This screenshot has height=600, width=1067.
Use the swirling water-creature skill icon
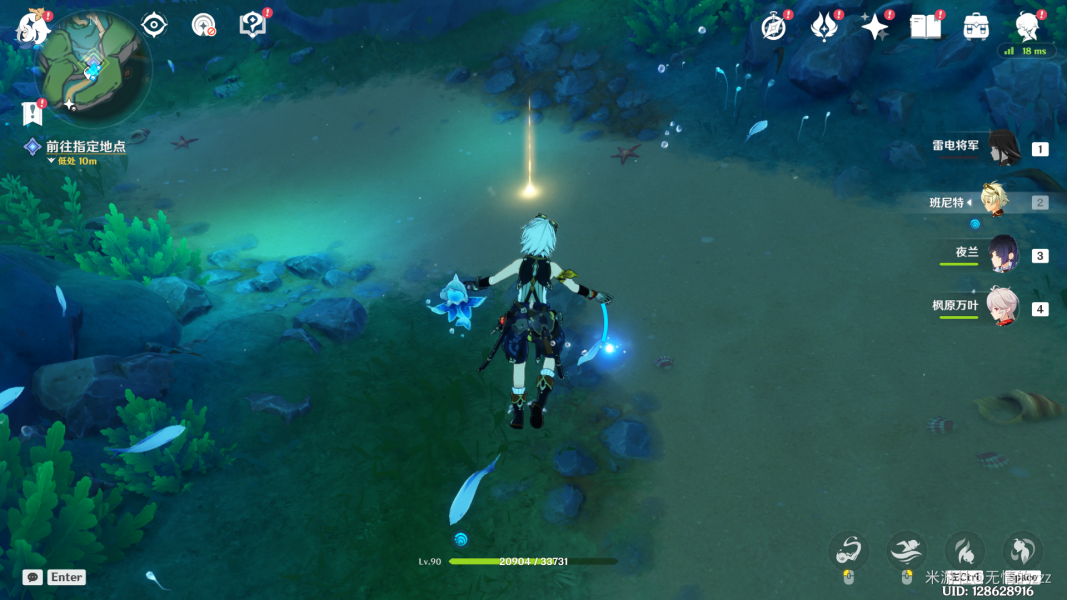849,551
